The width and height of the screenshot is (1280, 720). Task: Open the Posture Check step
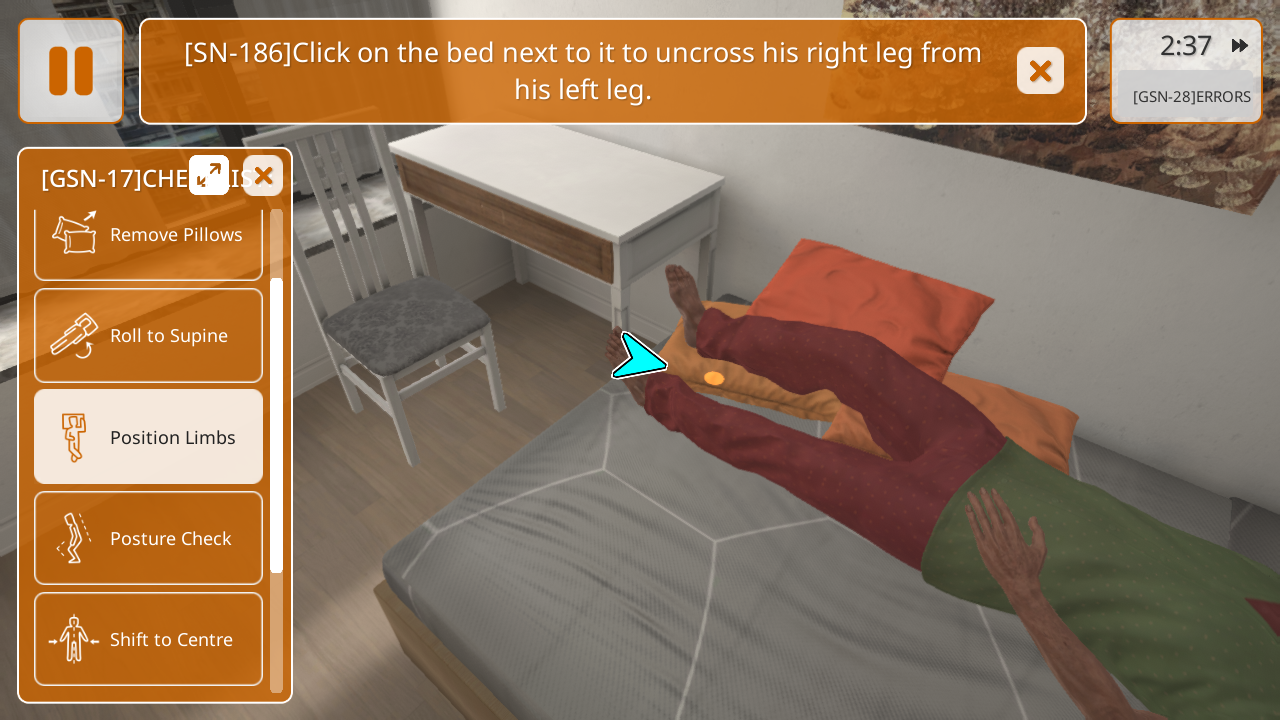(148, 538)
